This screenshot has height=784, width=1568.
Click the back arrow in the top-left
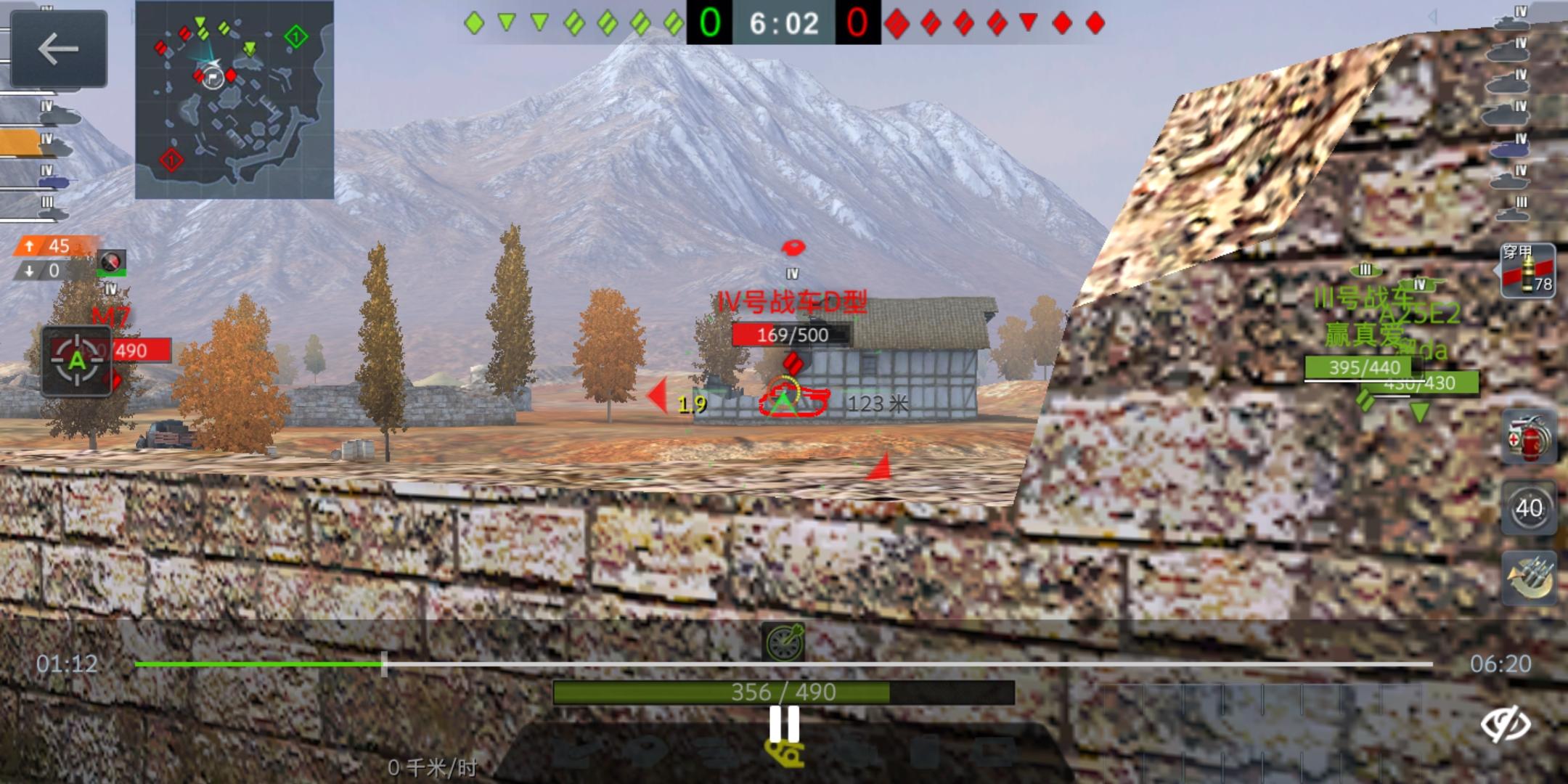click(58, 49)
